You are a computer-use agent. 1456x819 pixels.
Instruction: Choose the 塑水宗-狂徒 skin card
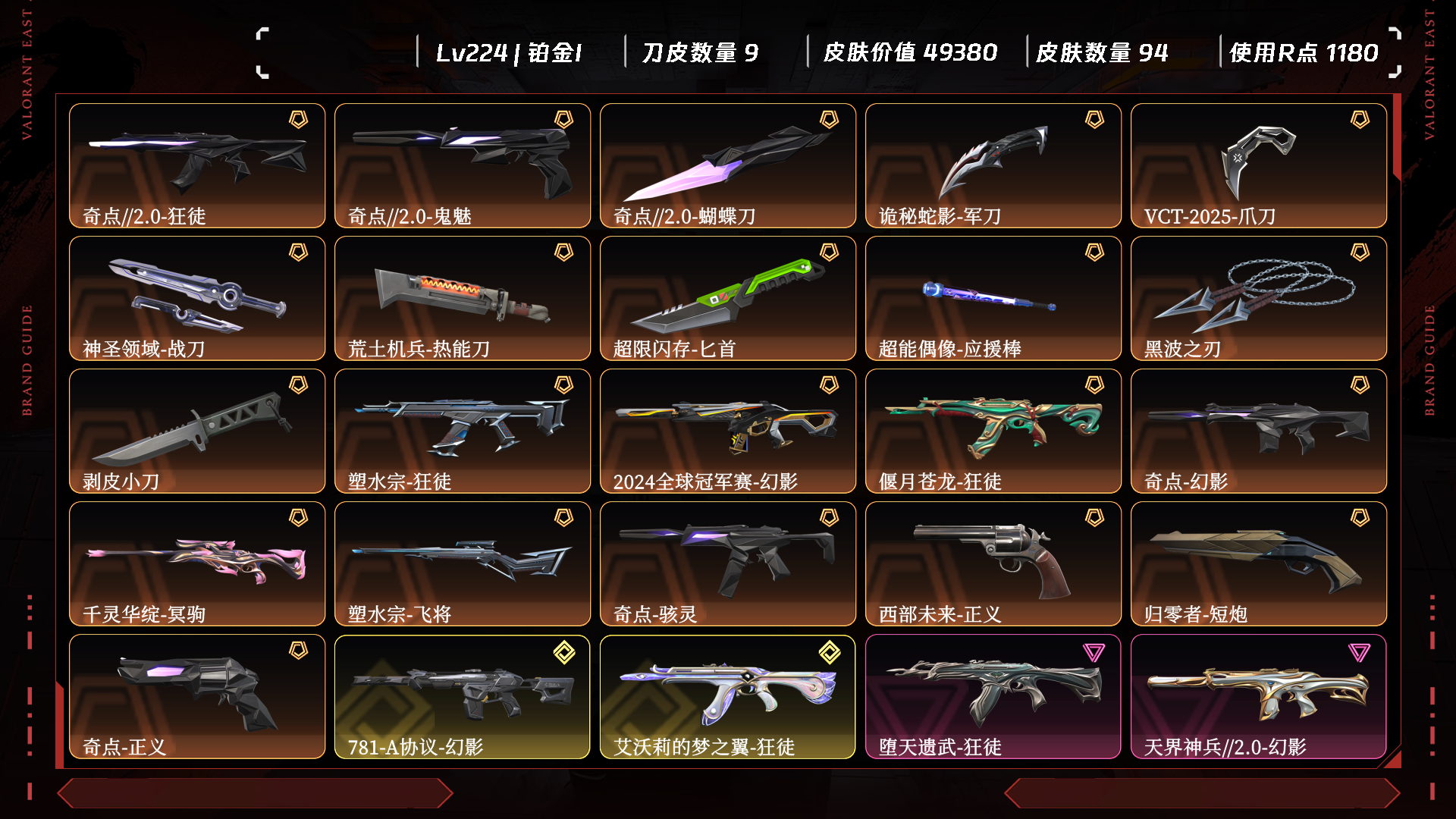(x=463, y=431)
